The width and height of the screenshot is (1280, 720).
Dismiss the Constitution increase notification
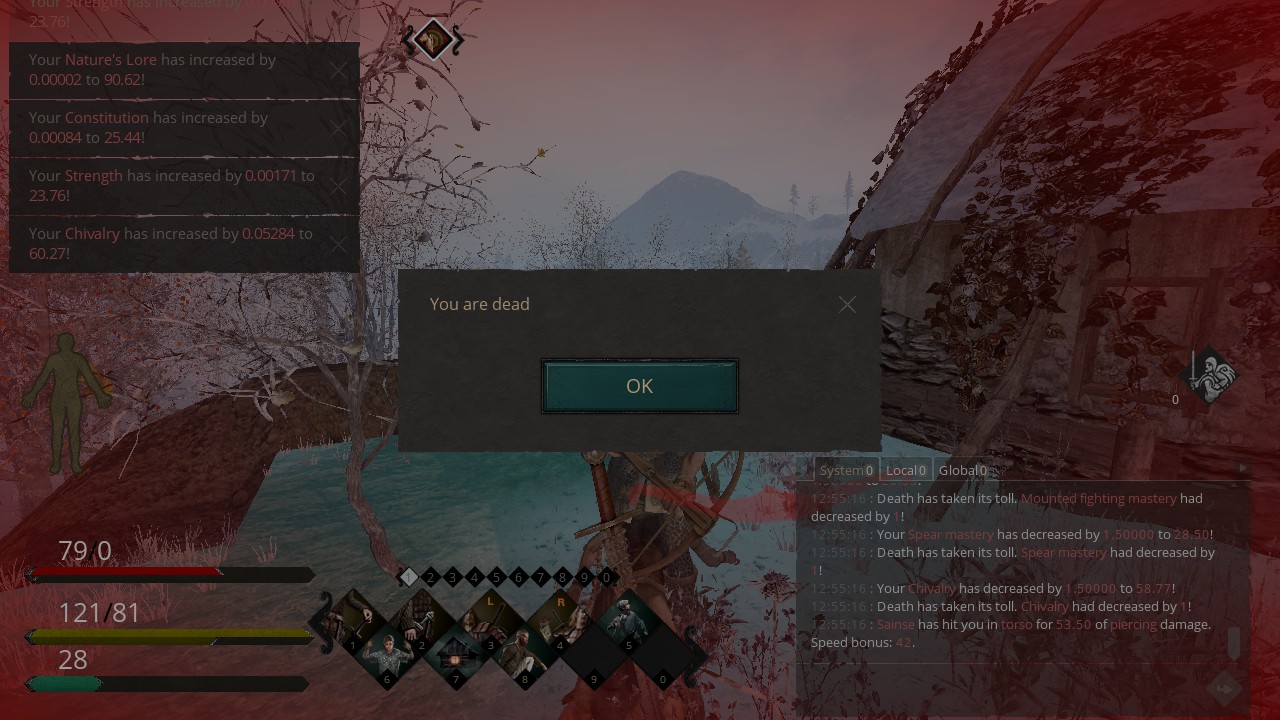pyautogui.click(x=340, y=128)
